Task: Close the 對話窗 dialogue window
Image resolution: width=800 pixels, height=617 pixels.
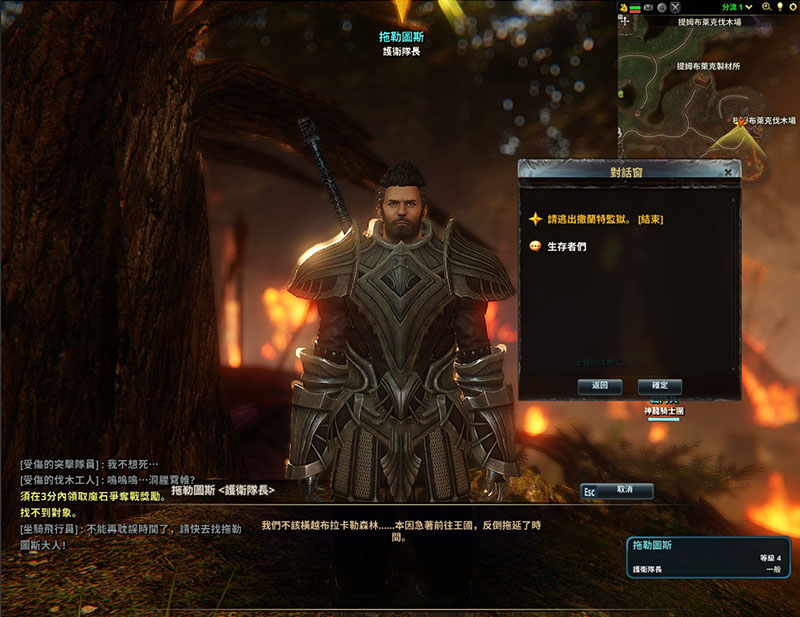Action: coord(727,172)
